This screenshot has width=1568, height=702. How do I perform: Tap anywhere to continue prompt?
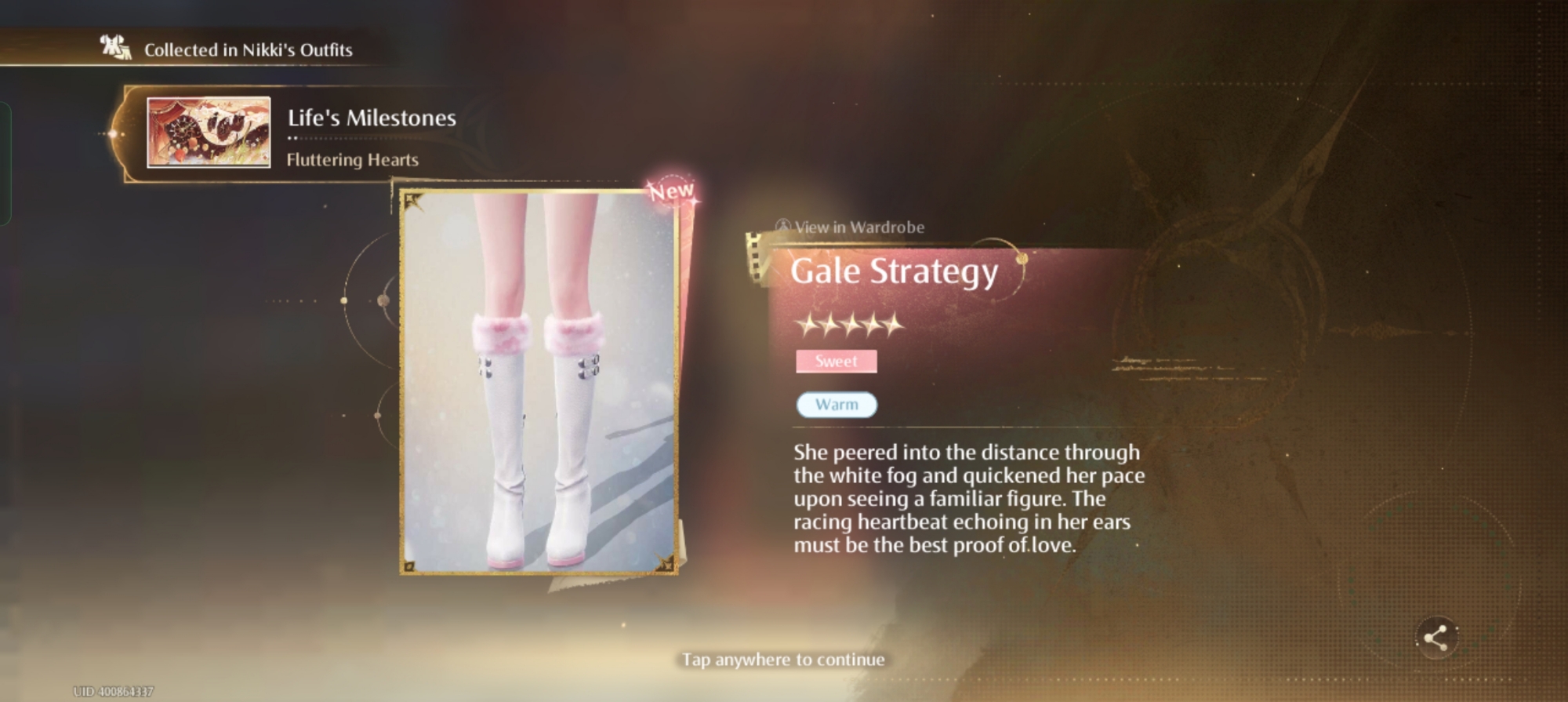pos(782,660)
